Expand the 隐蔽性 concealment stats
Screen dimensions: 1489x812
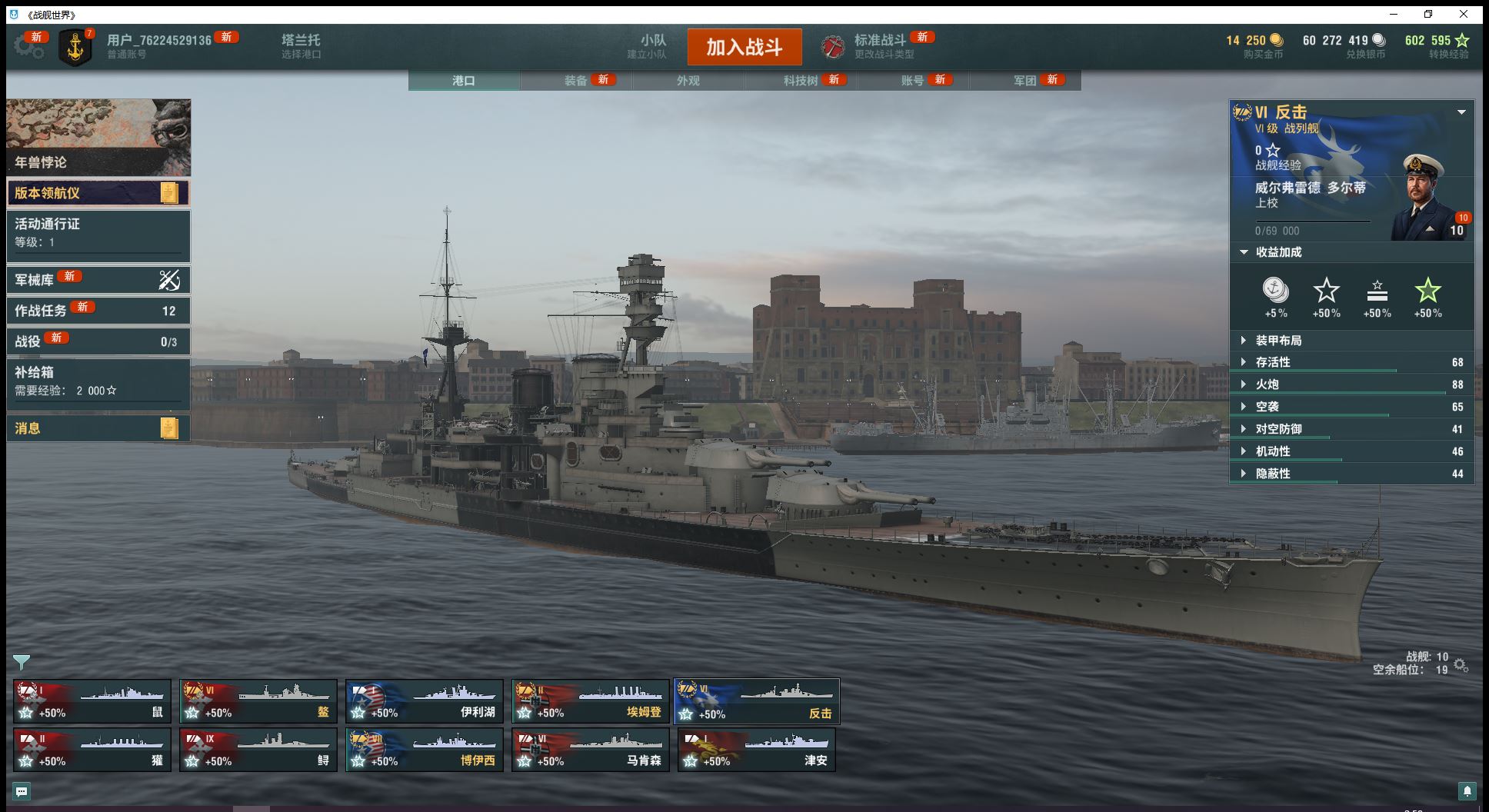1273,474
